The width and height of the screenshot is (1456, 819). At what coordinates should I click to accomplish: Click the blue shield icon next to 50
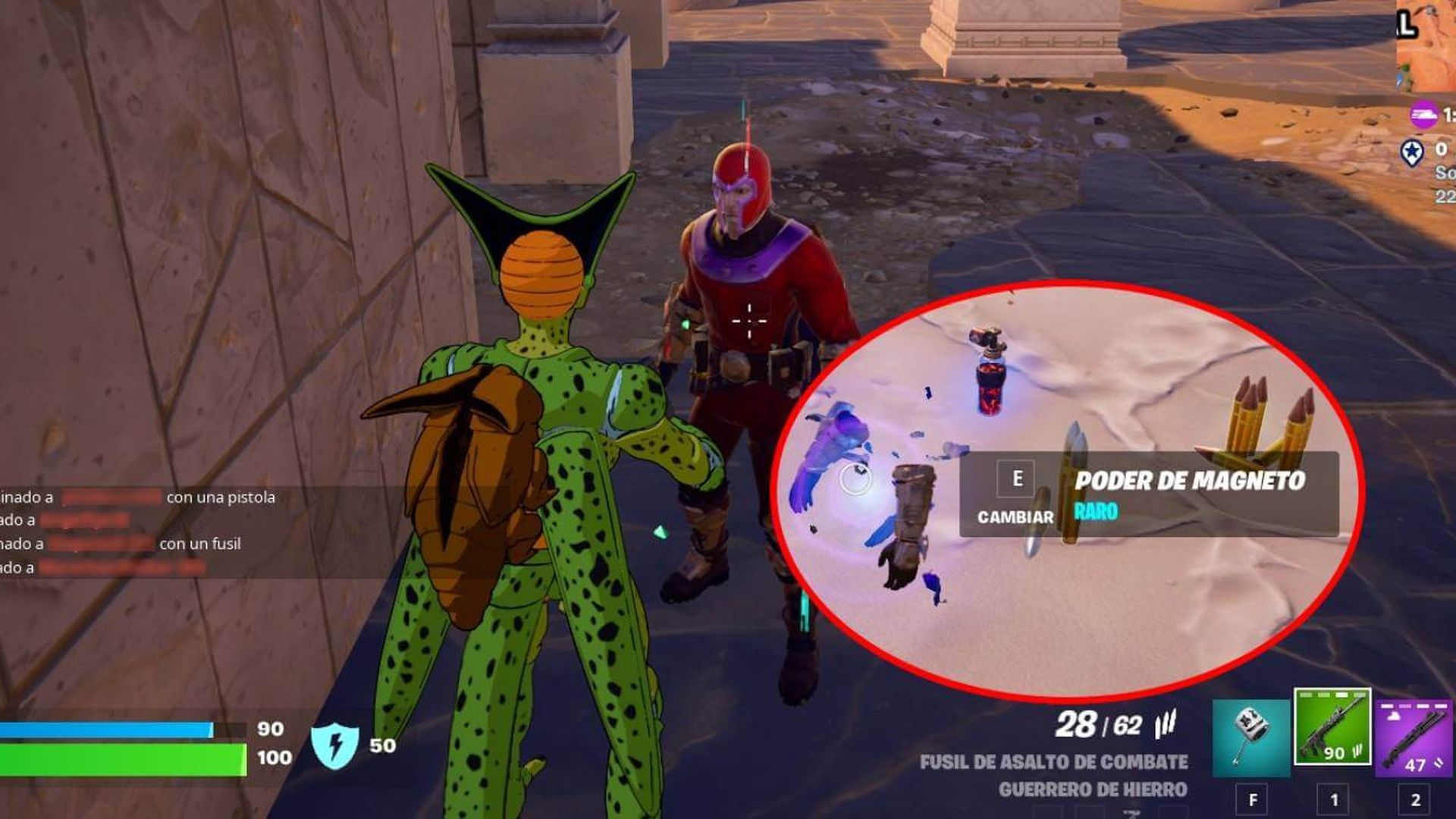334,746
